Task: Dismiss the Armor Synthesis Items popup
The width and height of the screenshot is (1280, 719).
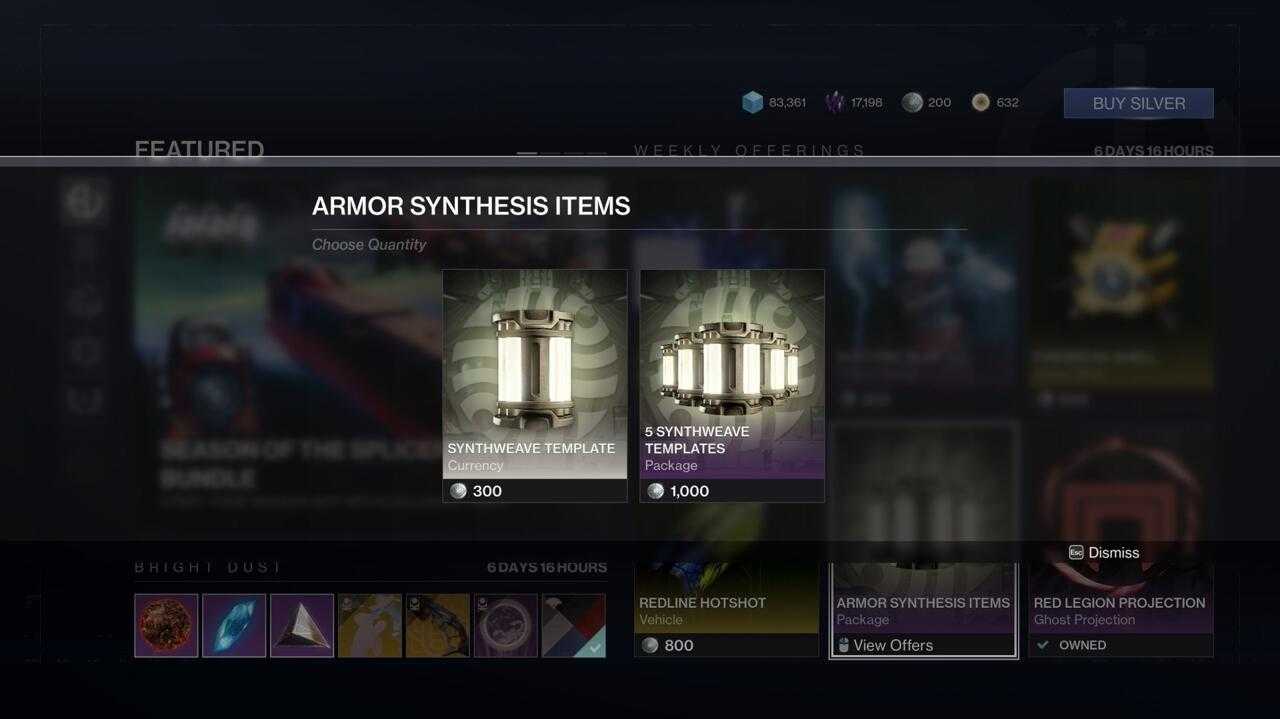Action: pos(1104,552)
